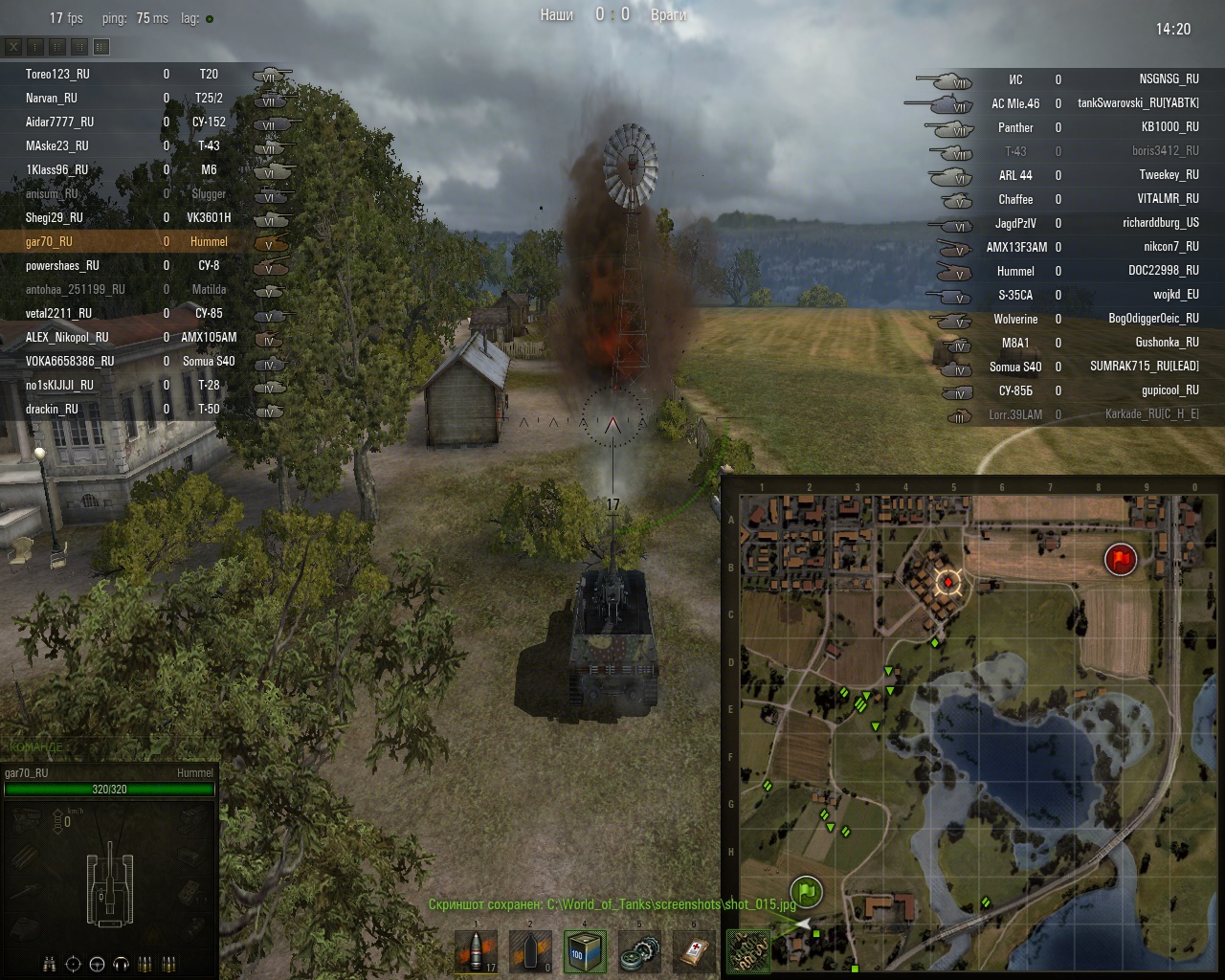Click the gunner crosshair crew icon
The width and height of the screenshot is (1225, 980).
[x=73, y=964]
